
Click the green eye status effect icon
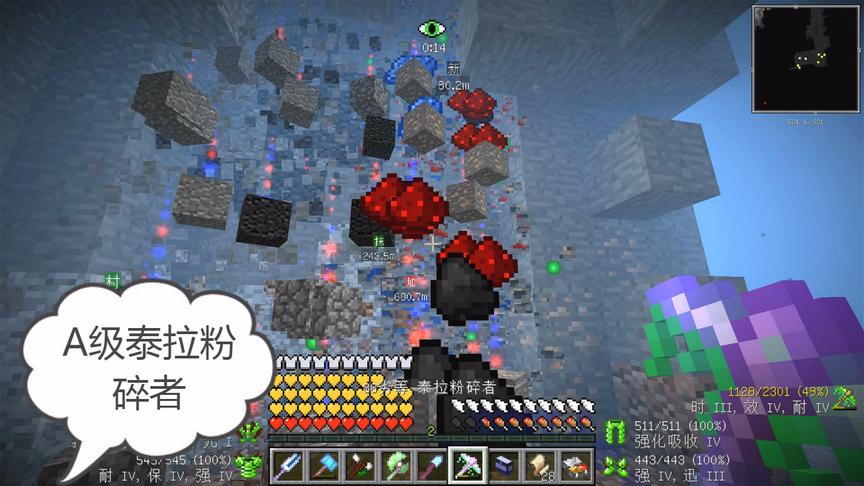tap(432, 30)
